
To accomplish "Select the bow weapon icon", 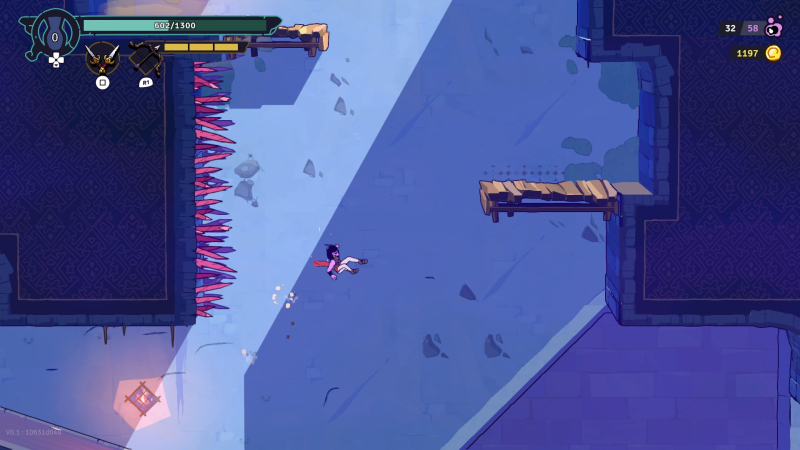I will 145,59.
